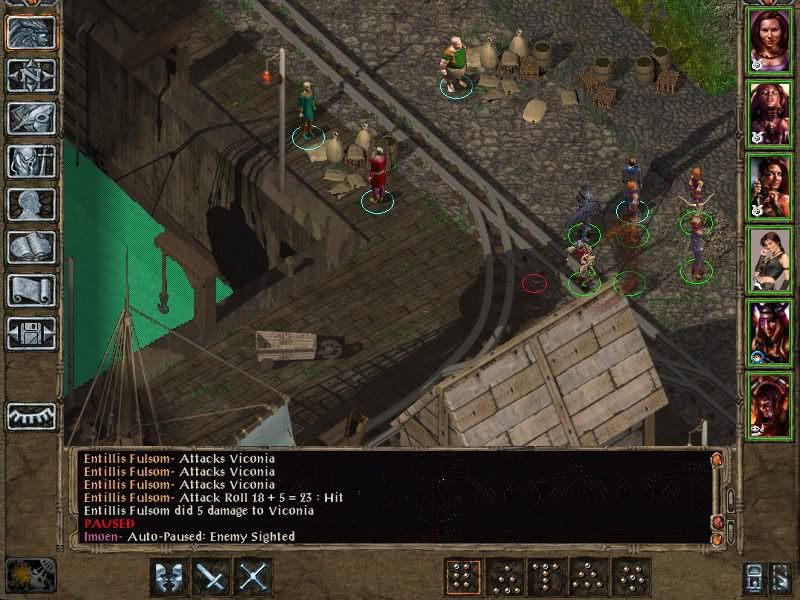This screenshot has width=800, height=600.
Task: Open the options menu floppy disk icon
Action: click(x=31, y=333)
